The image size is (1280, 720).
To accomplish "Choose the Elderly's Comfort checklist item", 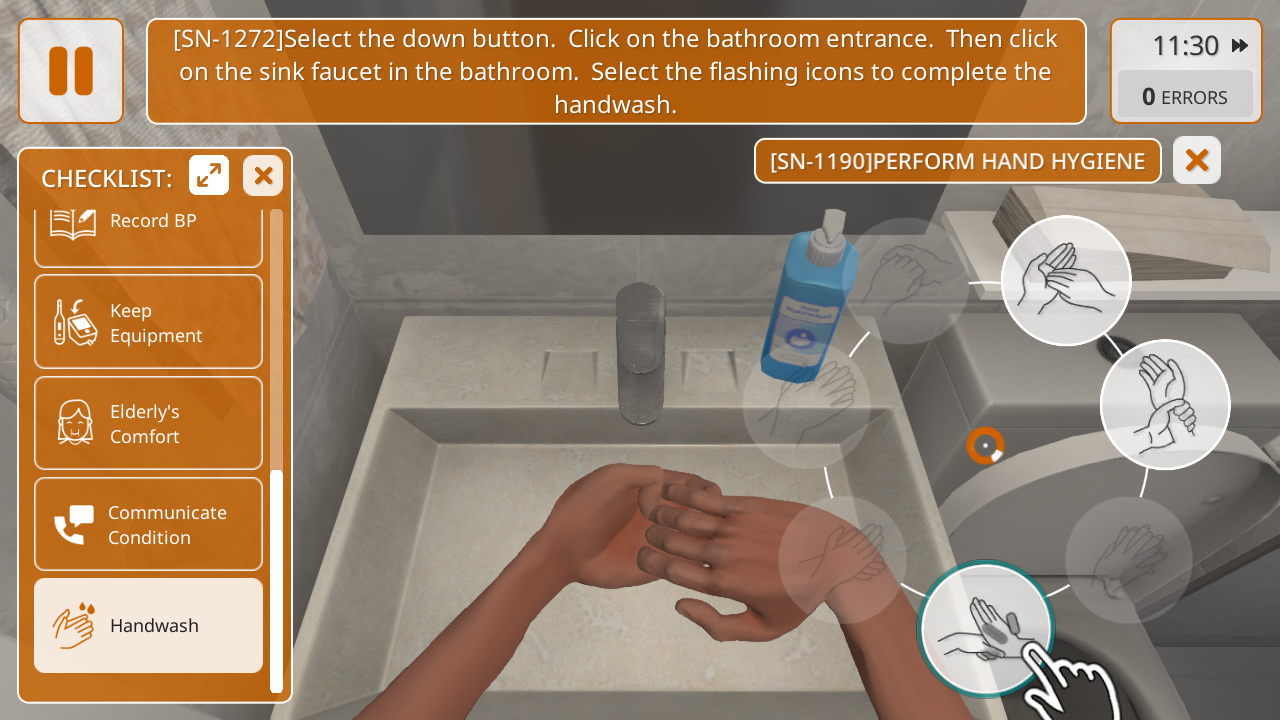I will click(x=148, y=423).
